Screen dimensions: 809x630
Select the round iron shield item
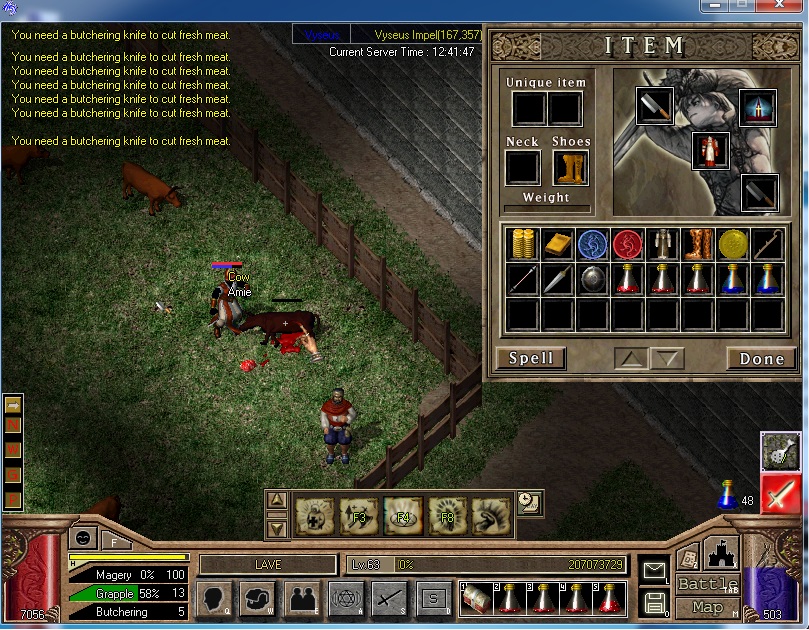pyautogui.click(x=592, y=279)
